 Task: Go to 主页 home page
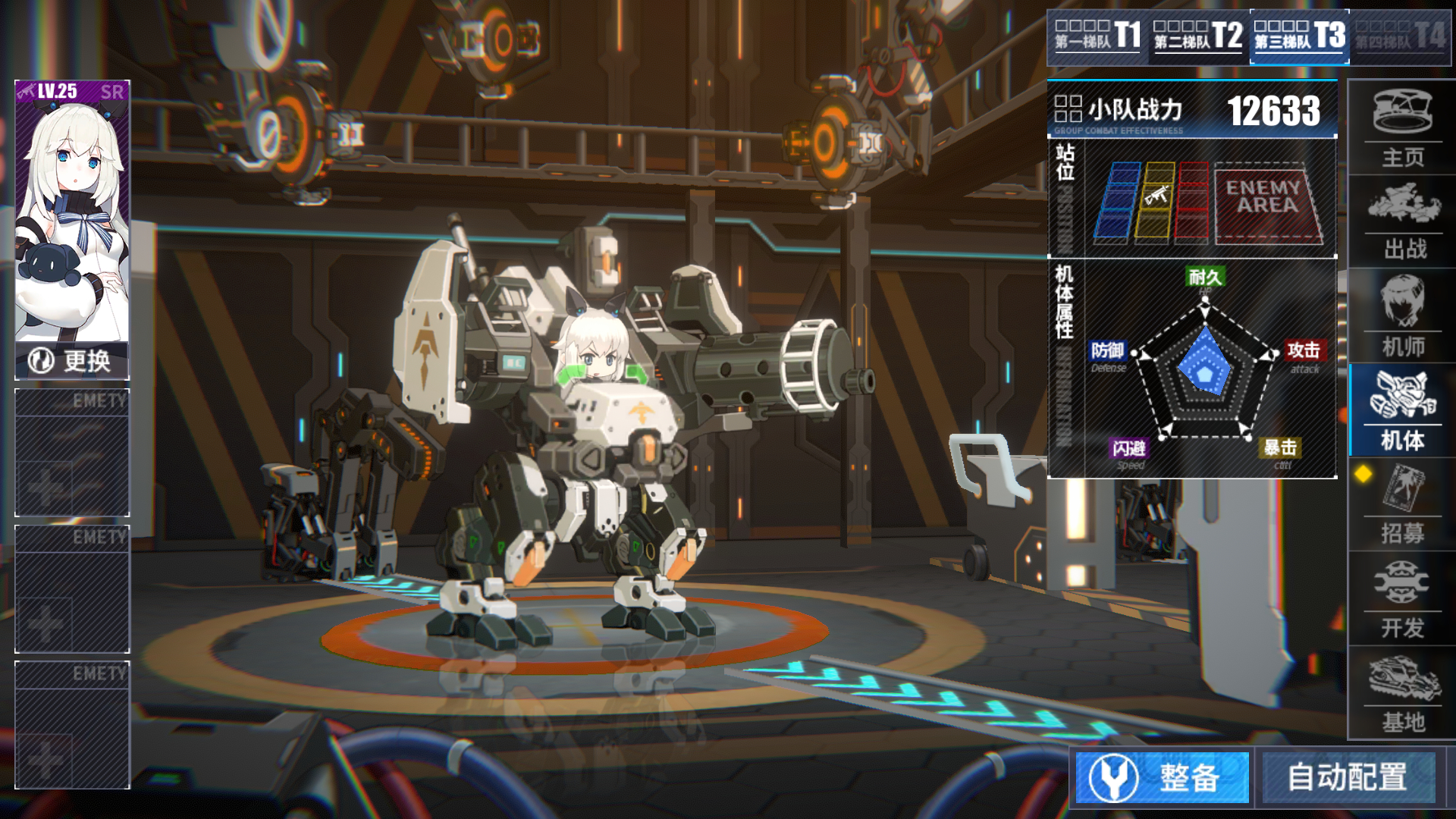[1402, 129]
